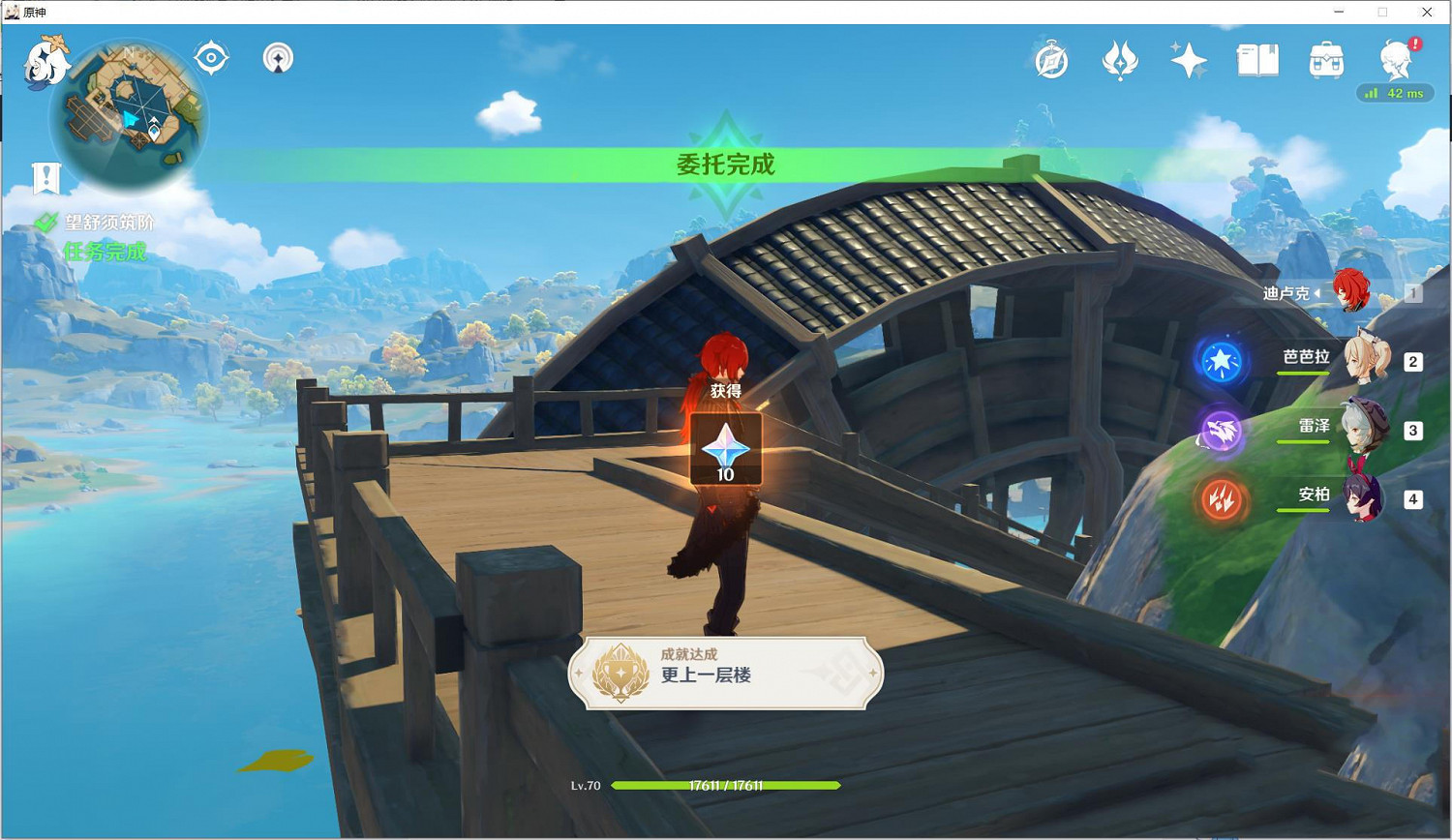Trigger Razor's electro wolf burst icon
The width and height of the screenshot is (1452, 840).
coord(1222,433)
